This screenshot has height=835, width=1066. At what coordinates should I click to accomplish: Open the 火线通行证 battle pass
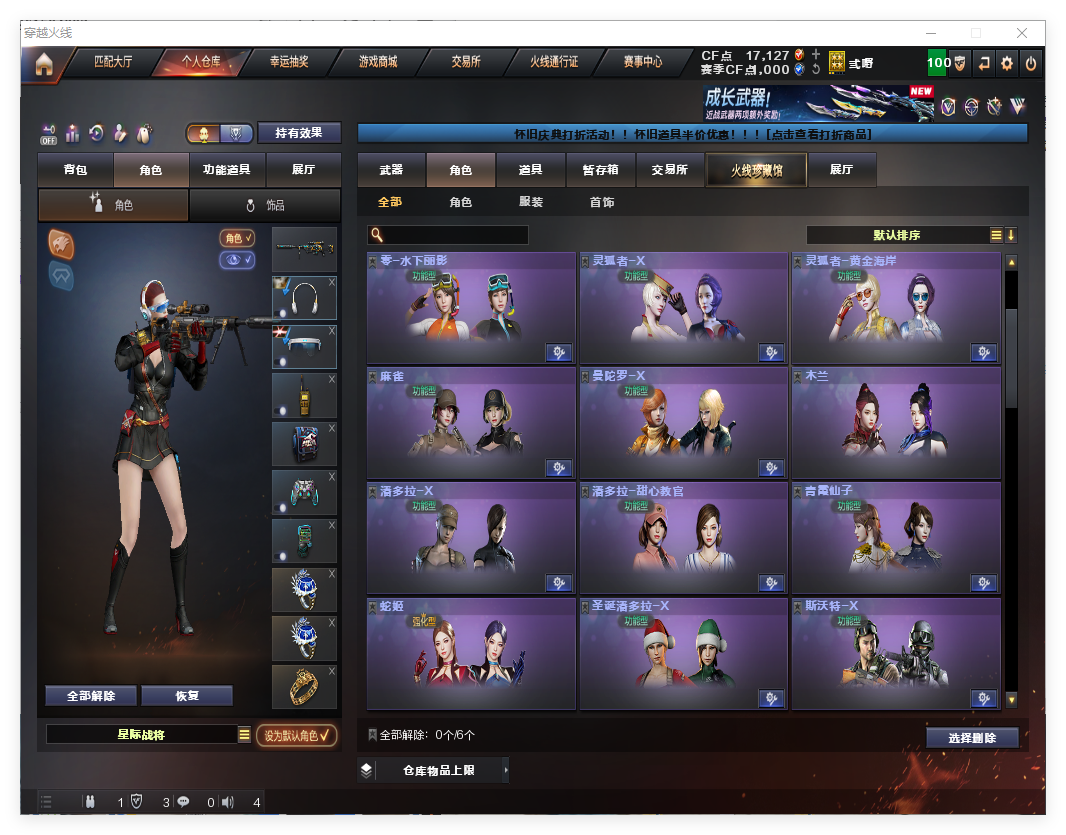[x=554, y=62]
